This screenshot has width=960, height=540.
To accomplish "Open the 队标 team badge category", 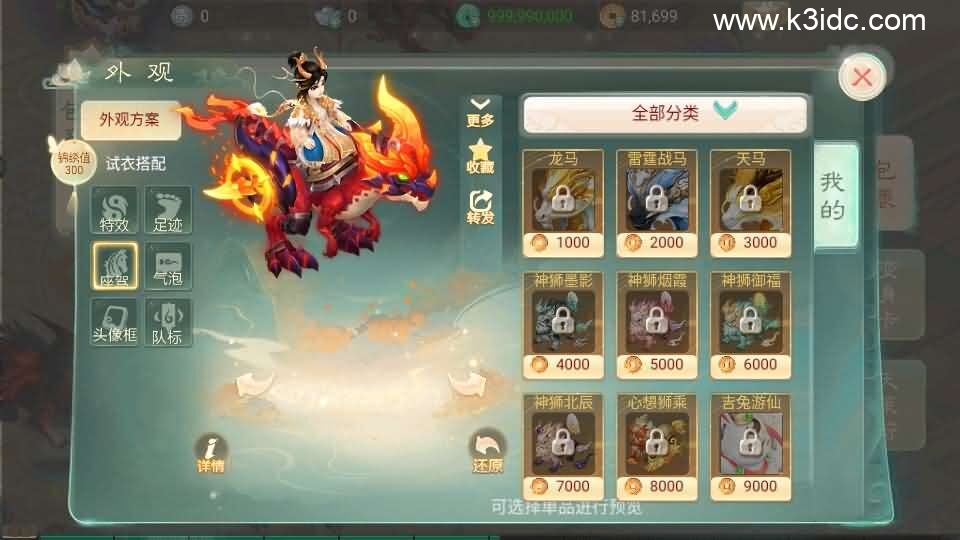I will pyautogui.click(x=168, y=322).
